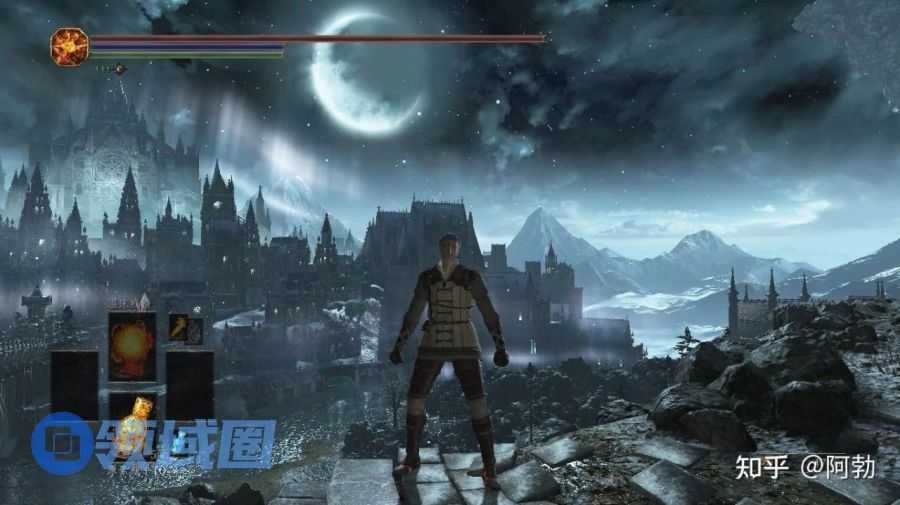Click the small flame icon beside the spell slot

(180, 327)
